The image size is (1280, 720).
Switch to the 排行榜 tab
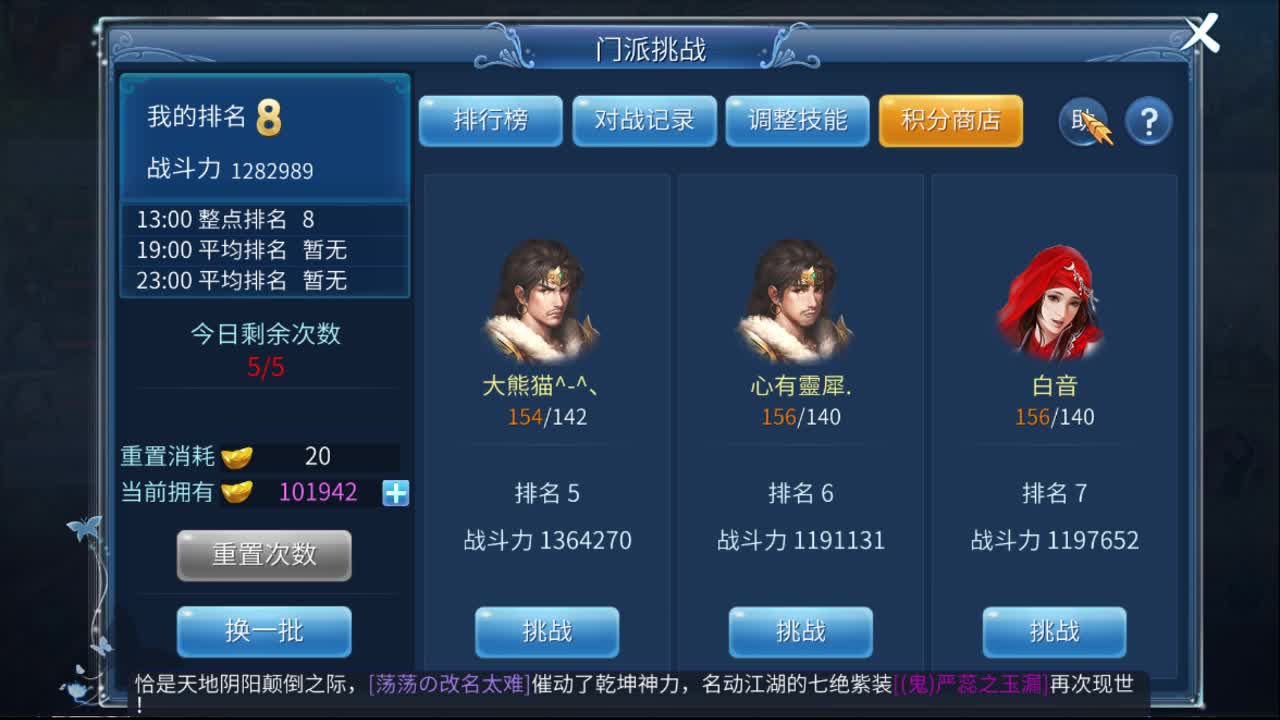[x=491, y=120]
